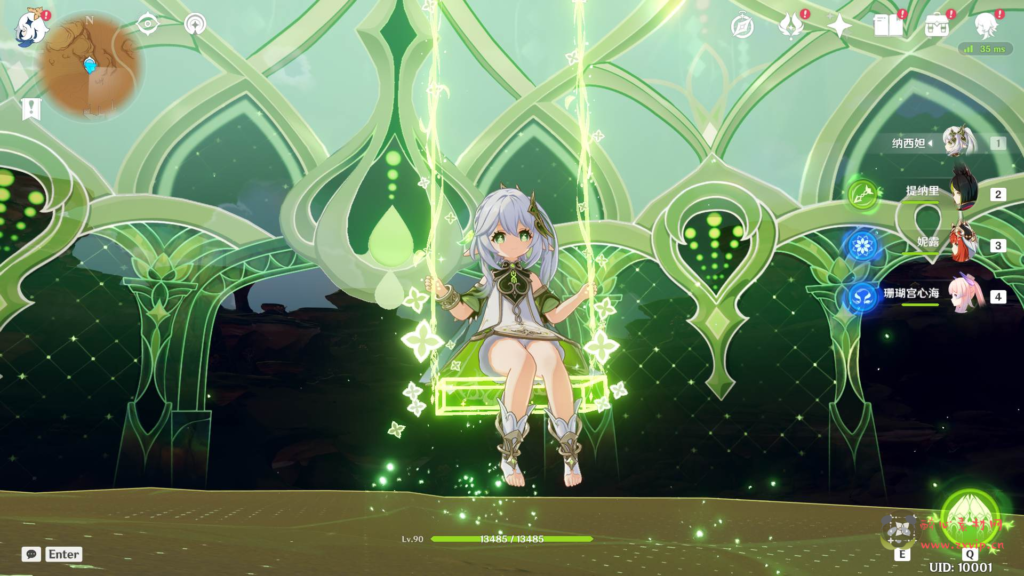1024x576 pixels.
Task: Trigger 提纳里's green arrow burst icon
Action: (x=862, y=193)
